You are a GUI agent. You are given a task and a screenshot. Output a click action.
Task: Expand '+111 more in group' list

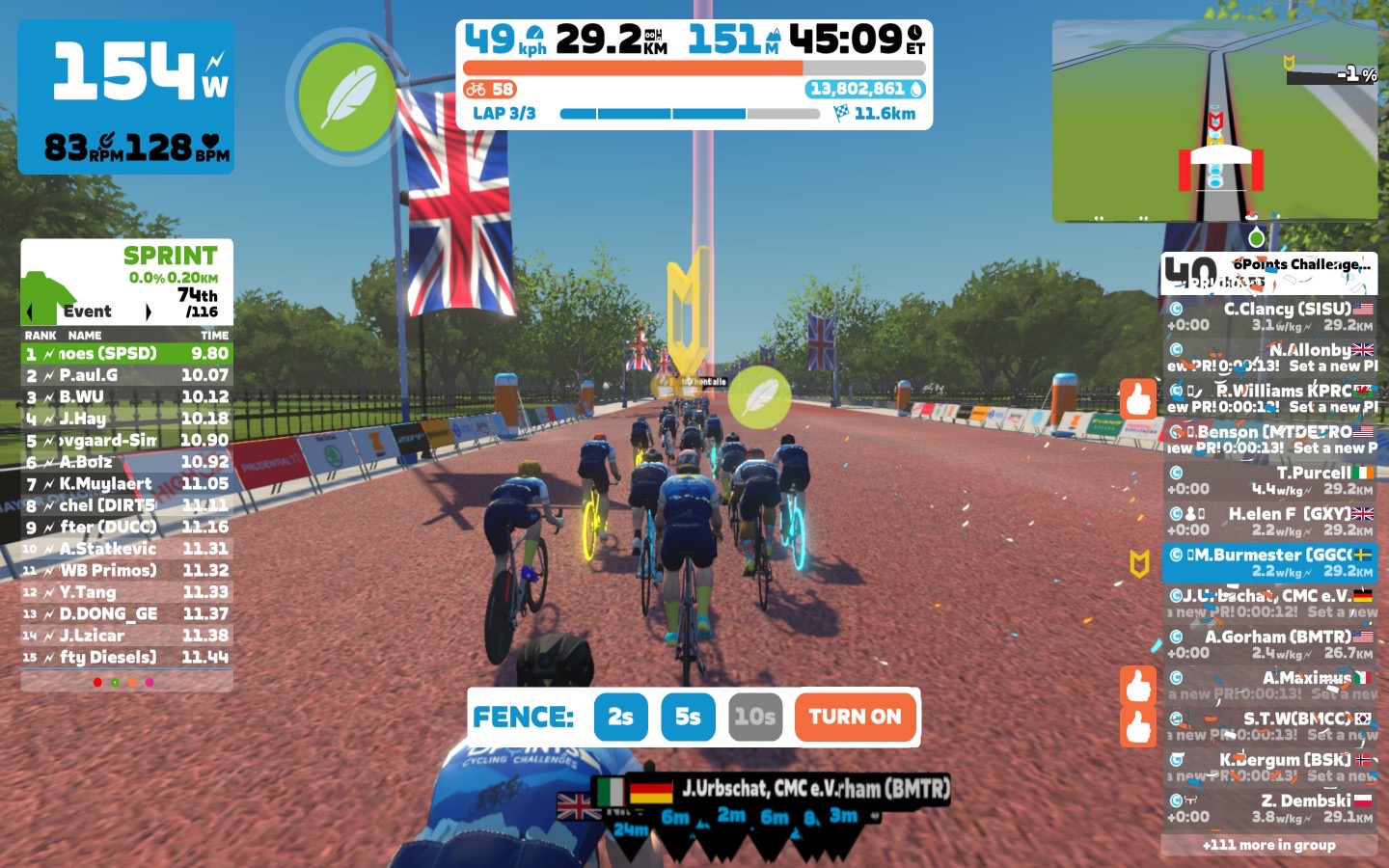point(1269,845)
